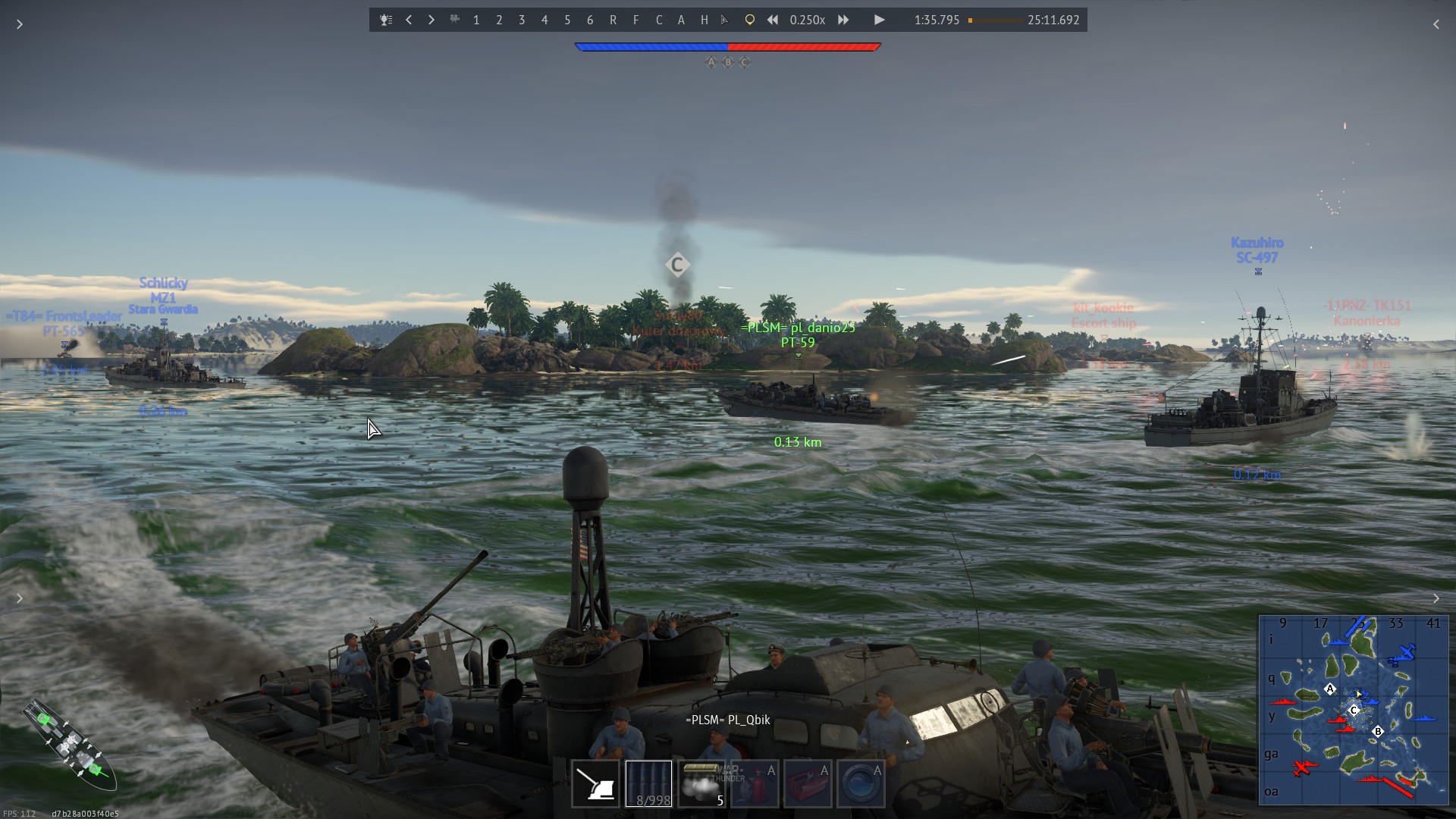Click the replay timeline progress bar
Image resolution: width=1456 pixels, height=819 pixels.
click(995, 20)
